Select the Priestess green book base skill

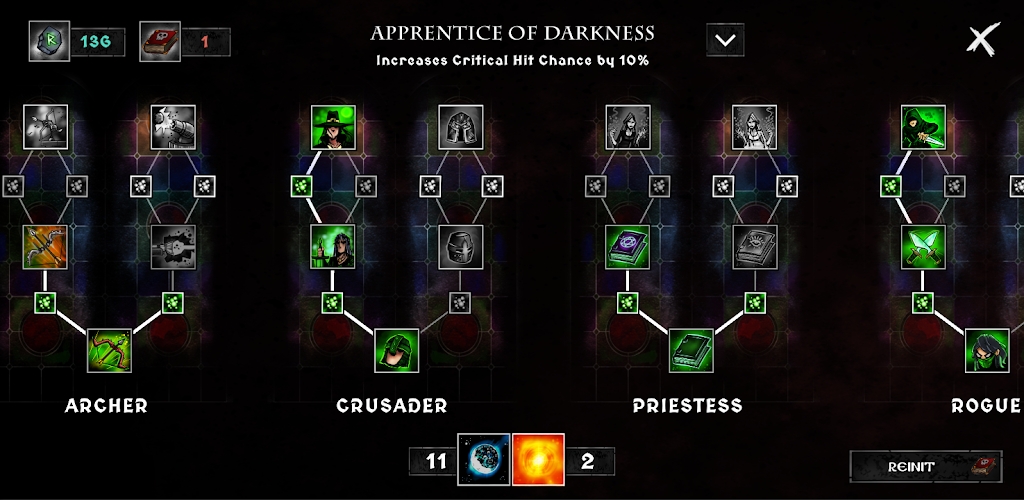point(691,351)
